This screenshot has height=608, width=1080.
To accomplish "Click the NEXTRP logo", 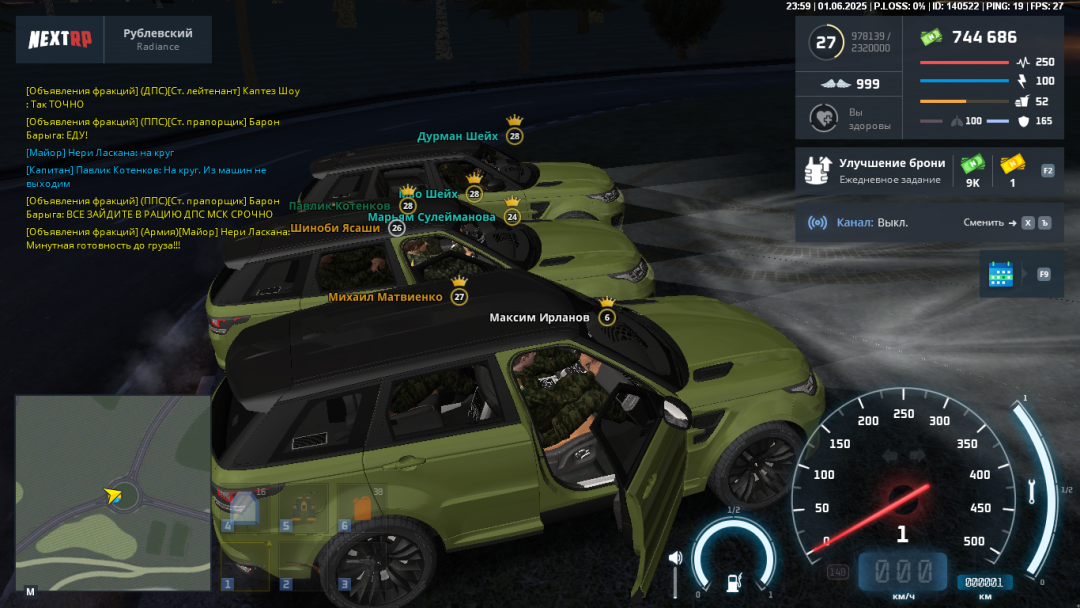I will [59, 40].
